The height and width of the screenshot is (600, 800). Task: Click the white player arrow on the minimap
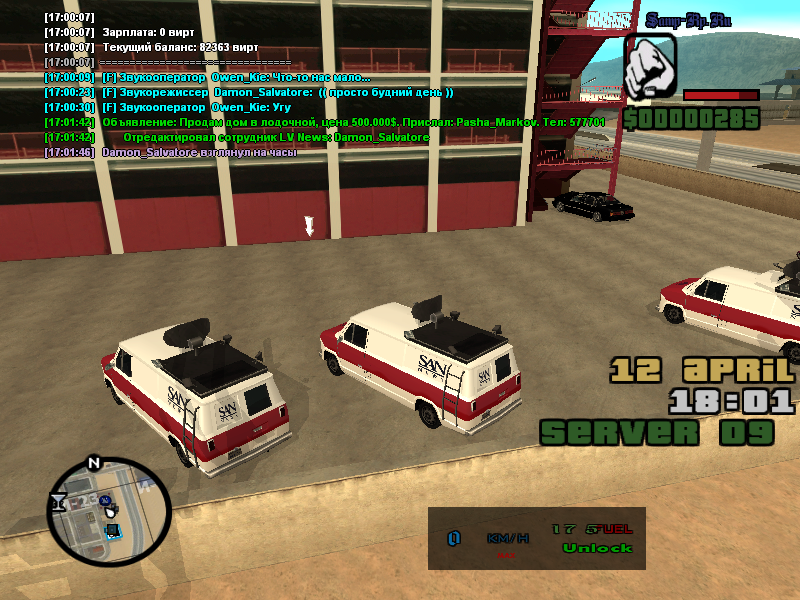[110, 512]
